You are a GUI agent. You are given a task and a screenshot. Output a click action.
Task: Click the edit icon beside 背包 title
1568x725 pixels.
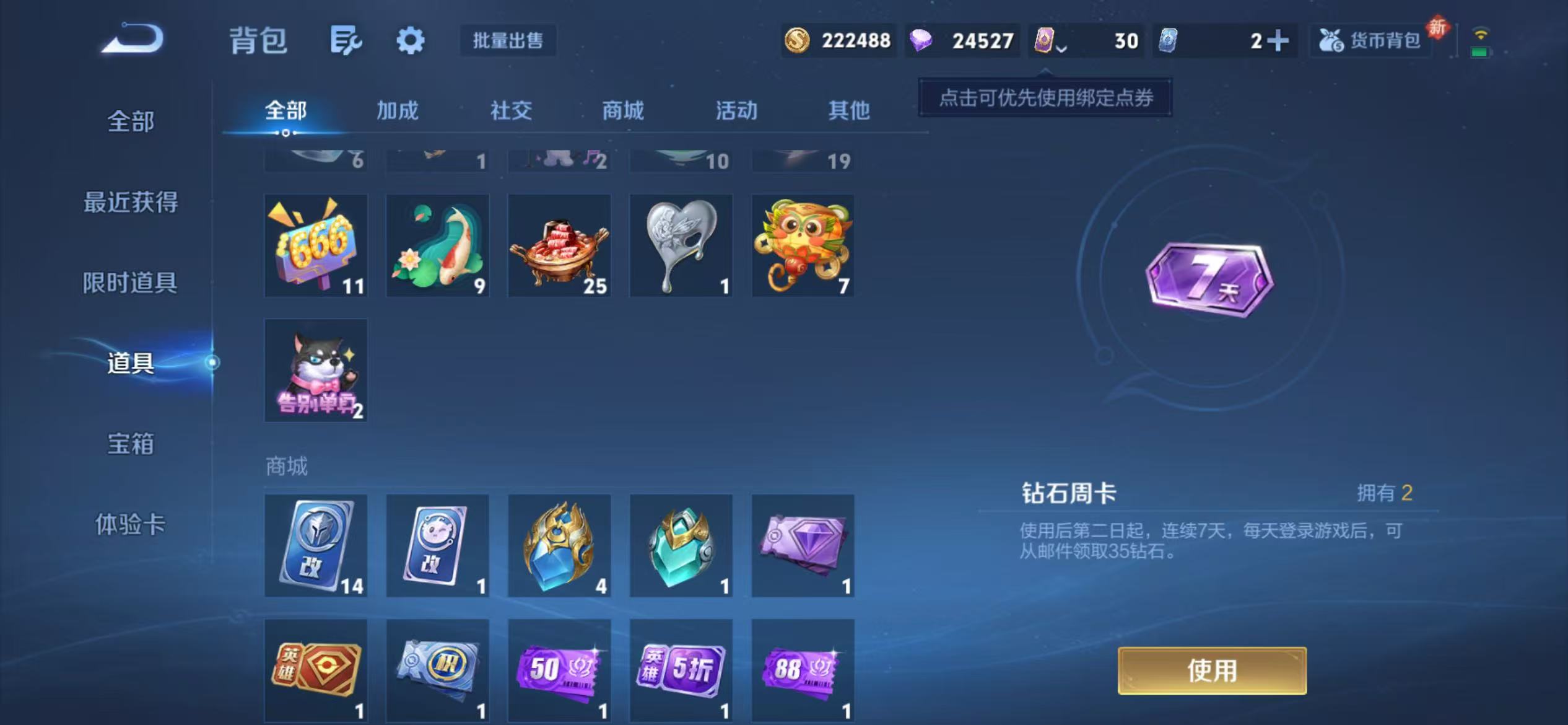pyautogui.click(x=345, y=40)
